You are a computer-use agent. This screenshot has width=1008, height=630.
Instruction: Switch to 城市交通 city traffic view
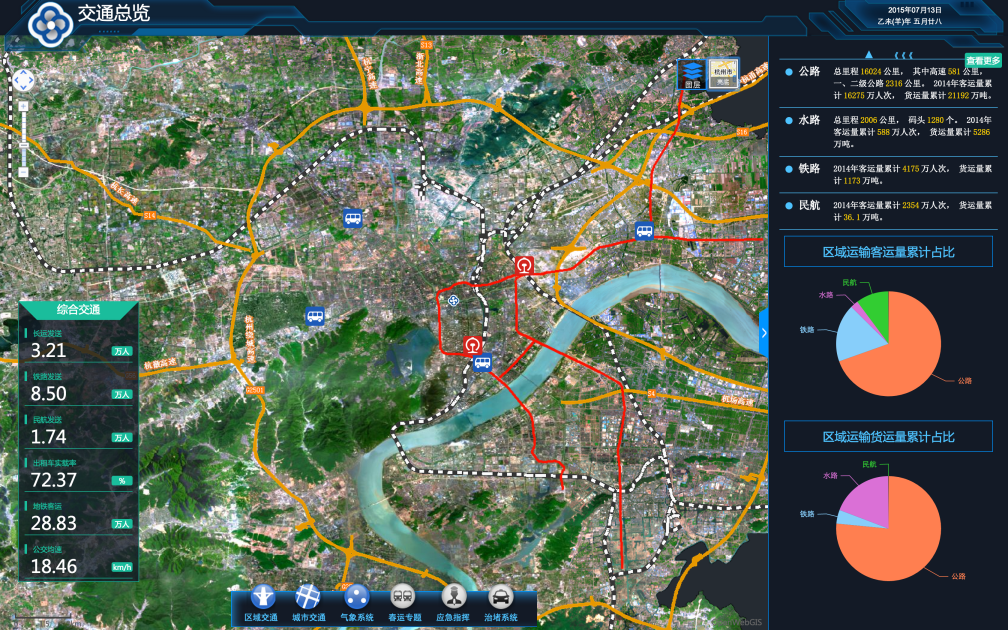[x=309, y=598]
